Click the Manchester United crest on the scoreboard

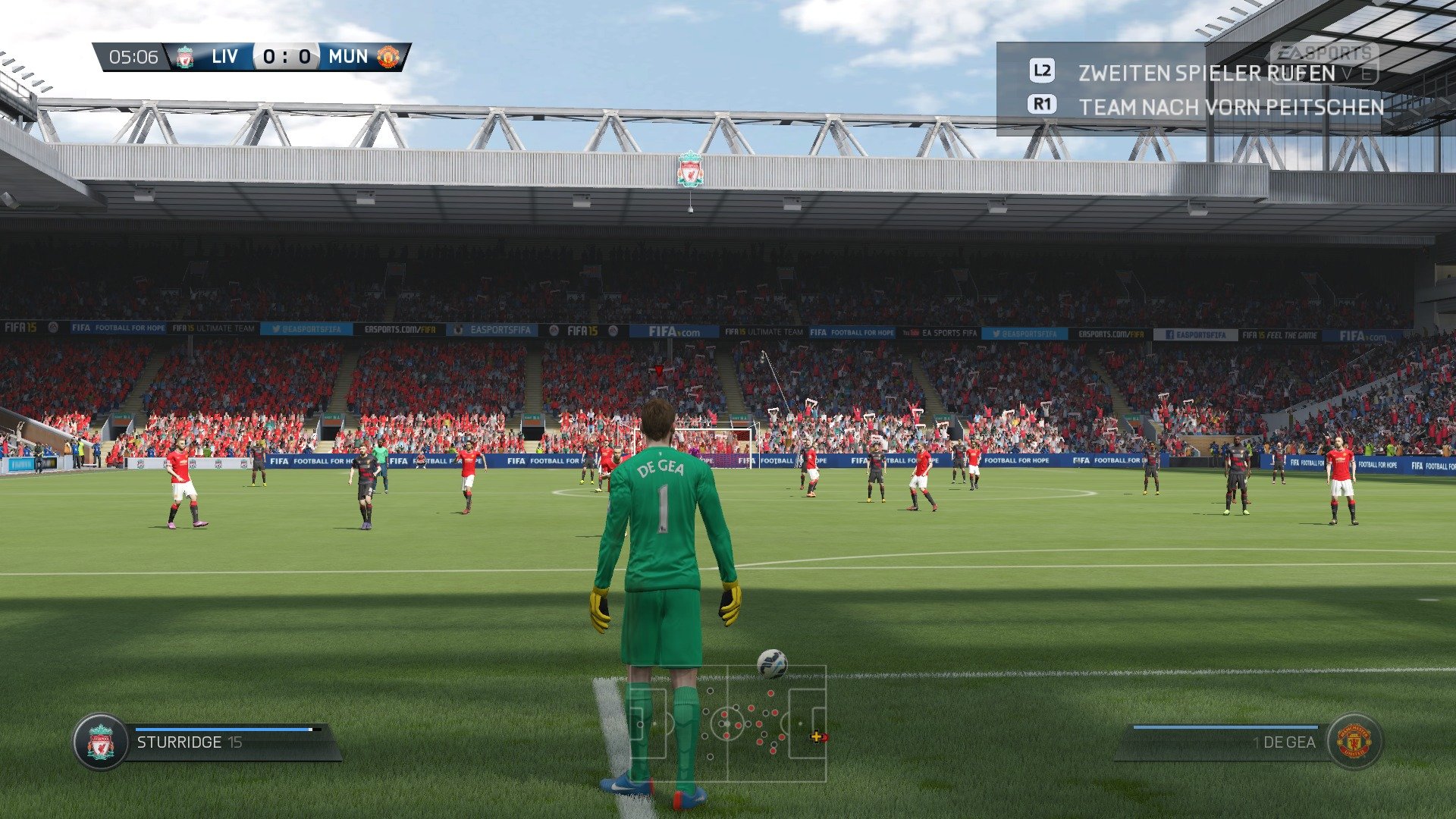[387, 56]
